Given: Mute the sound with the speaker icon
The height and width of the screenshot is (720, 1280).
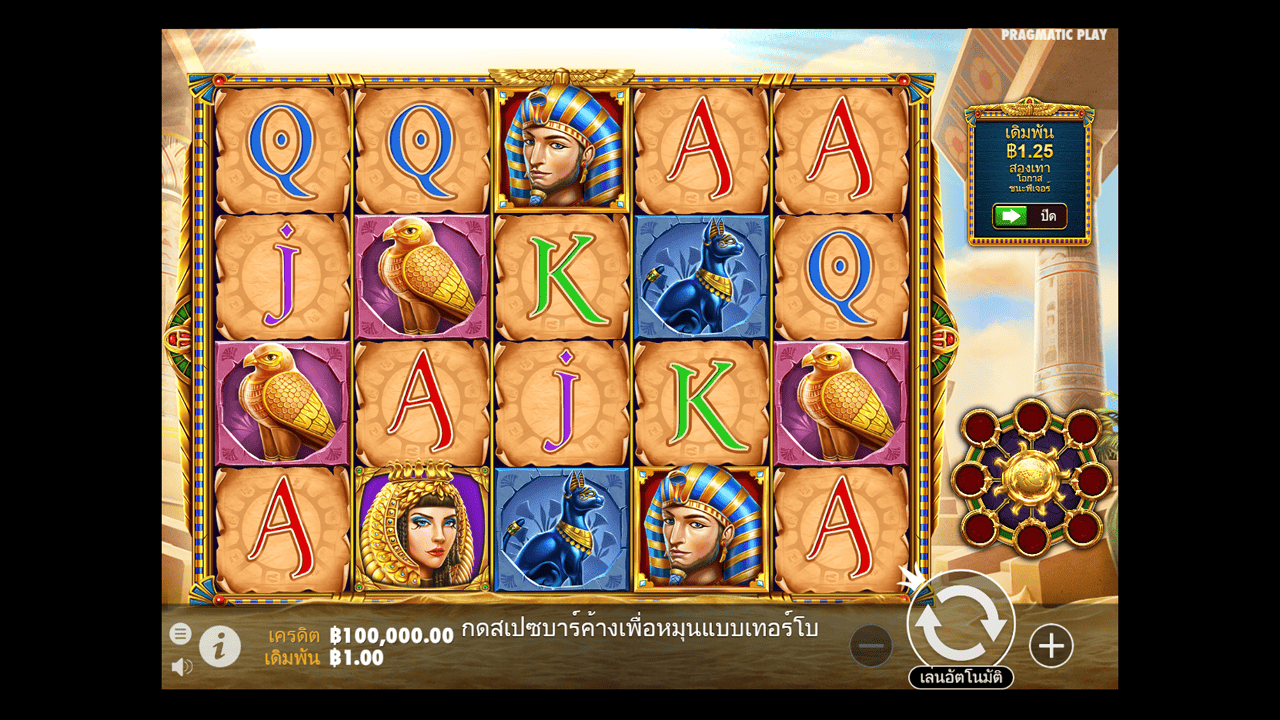Looking at the screenshot, I should [181, 666].
